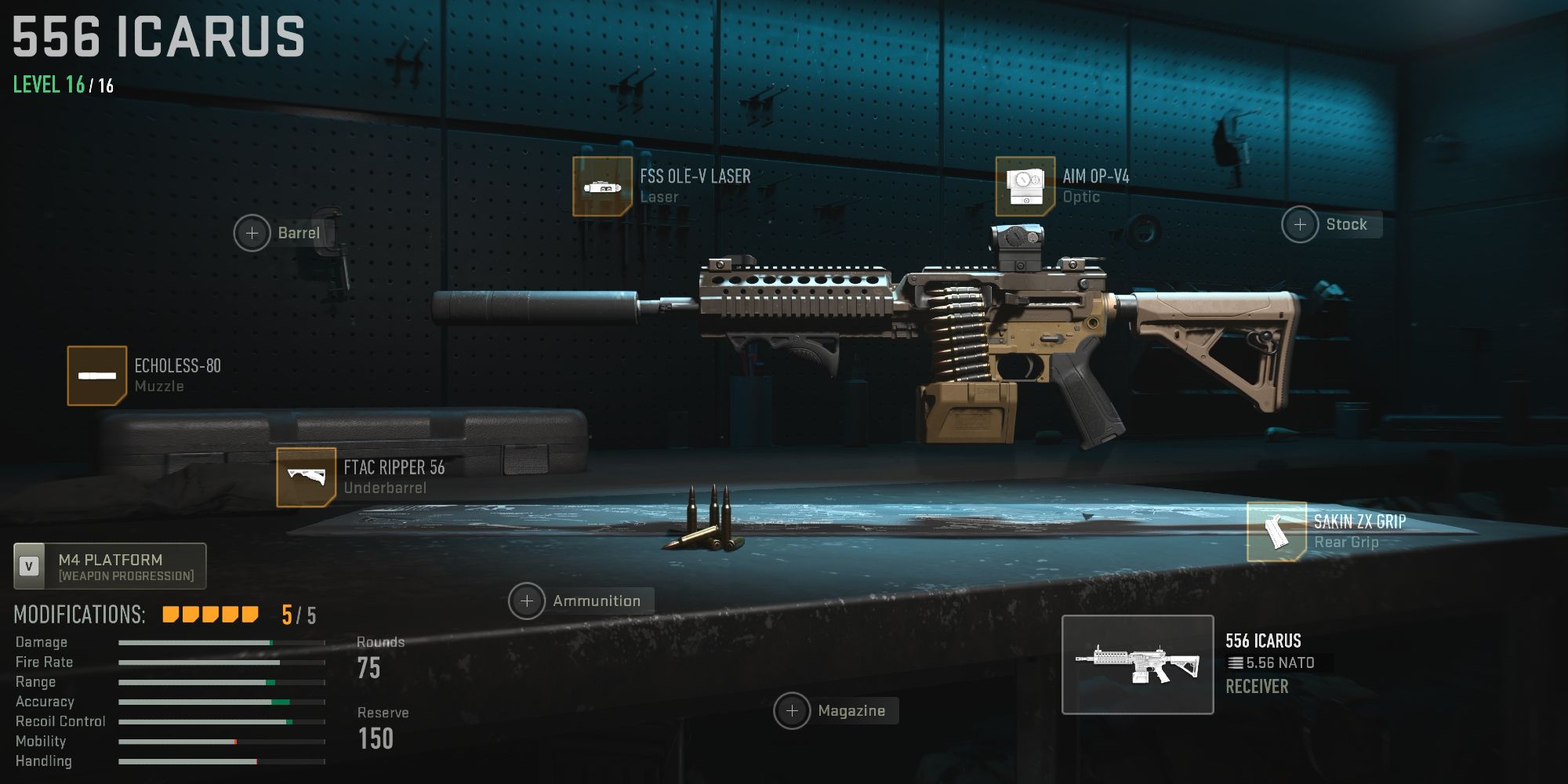Click the Ammunition attachment slot
Screen dimensions: 1568x784
click(526, 600)
